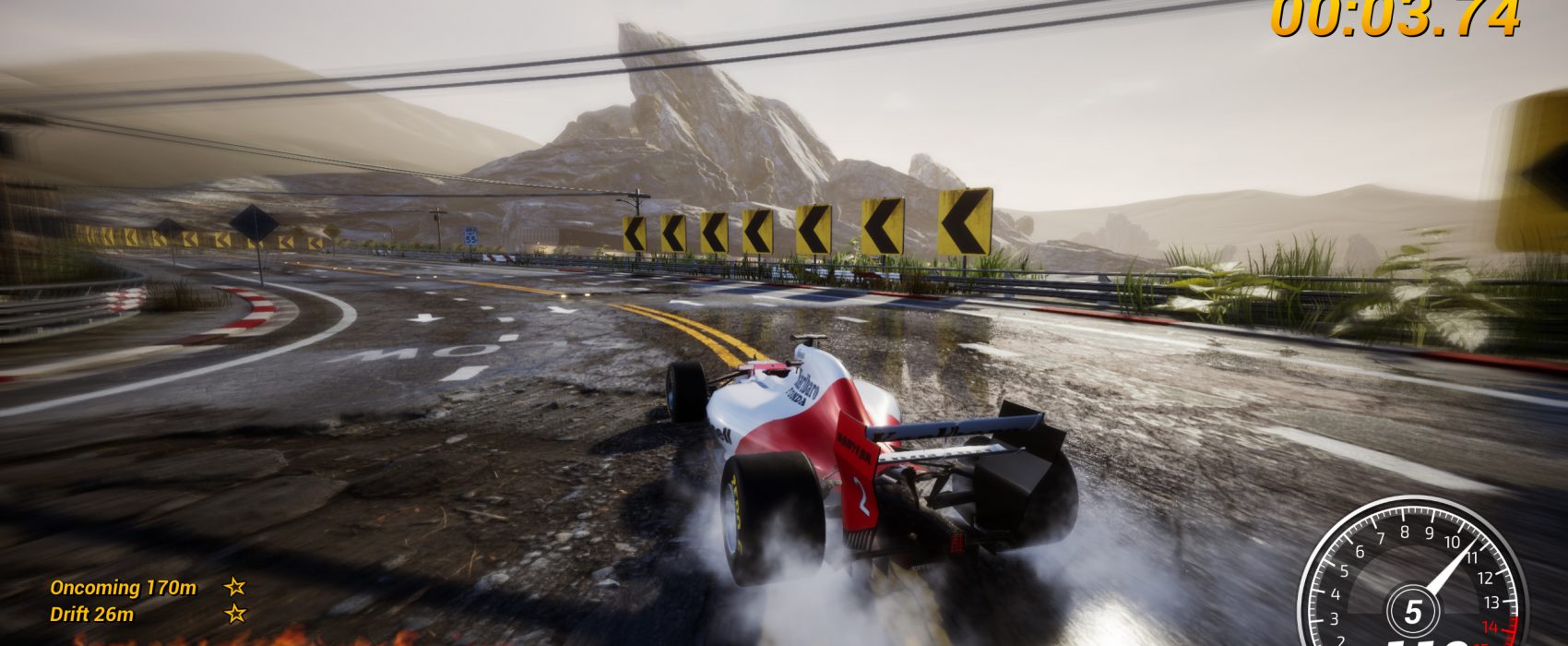Viewport: 1568px width, 646px height.
Task: Click the star beside the Oncoming objective
Action: (235, 586)
